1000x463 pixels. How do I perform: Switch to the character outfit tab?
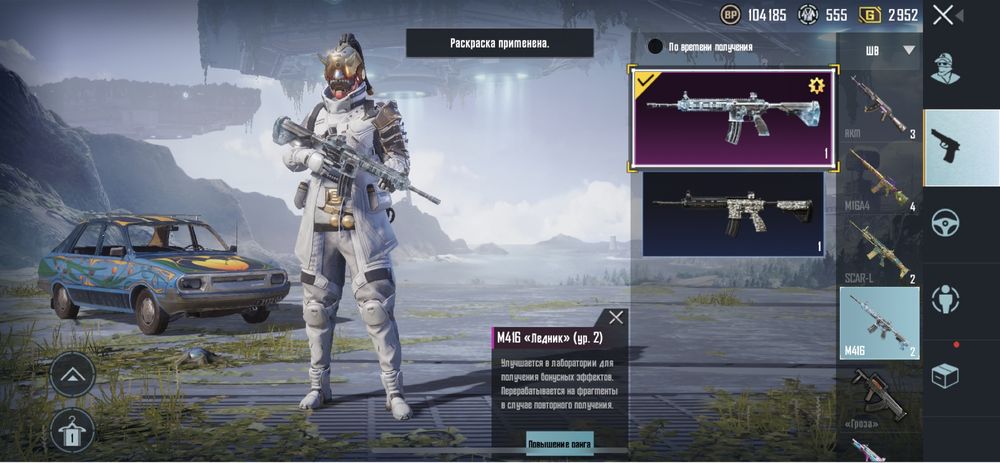(945, 70)
